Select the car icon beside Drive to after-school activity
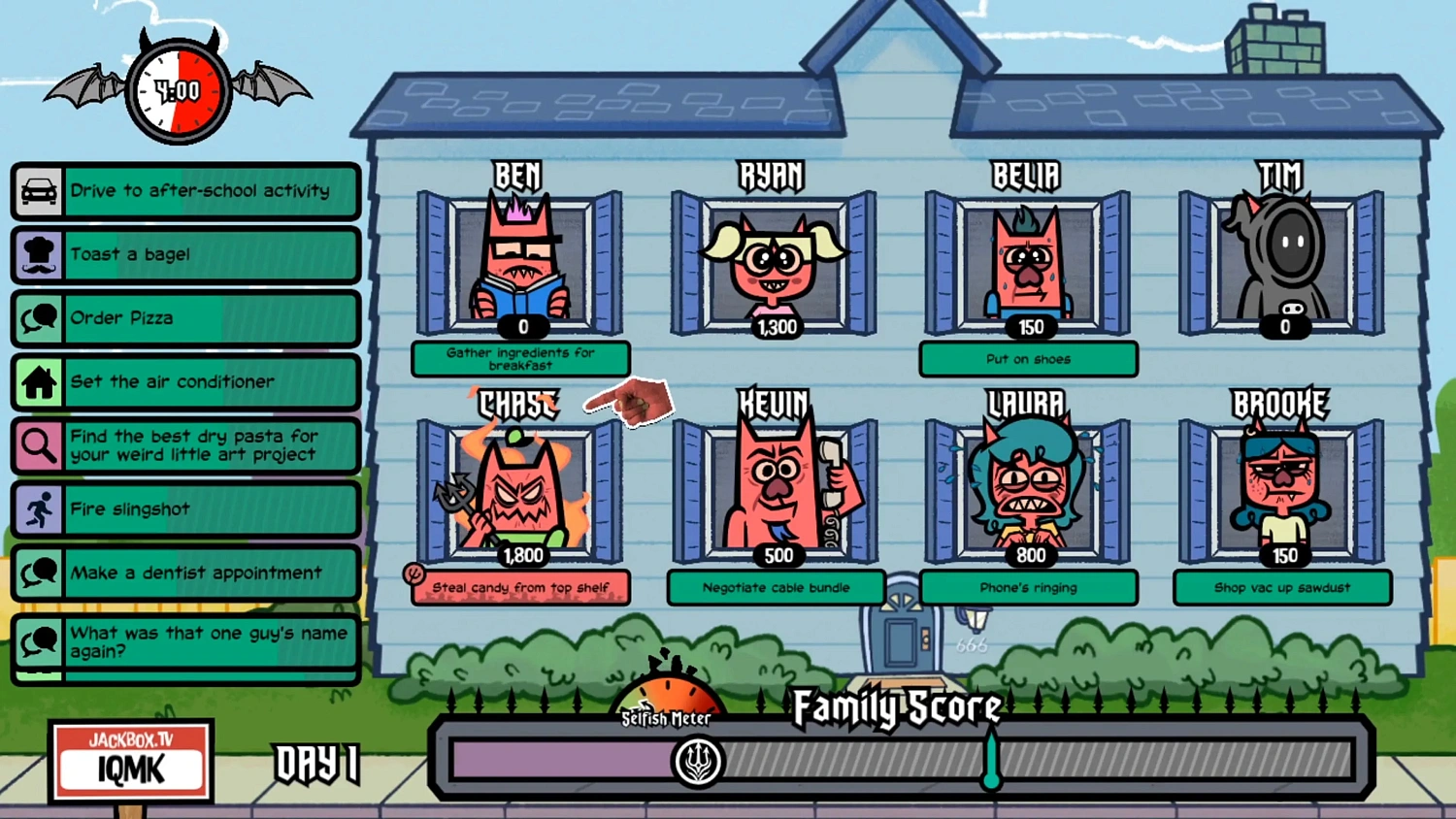This screenshot has width=1456, height=819. coord(39,191)
